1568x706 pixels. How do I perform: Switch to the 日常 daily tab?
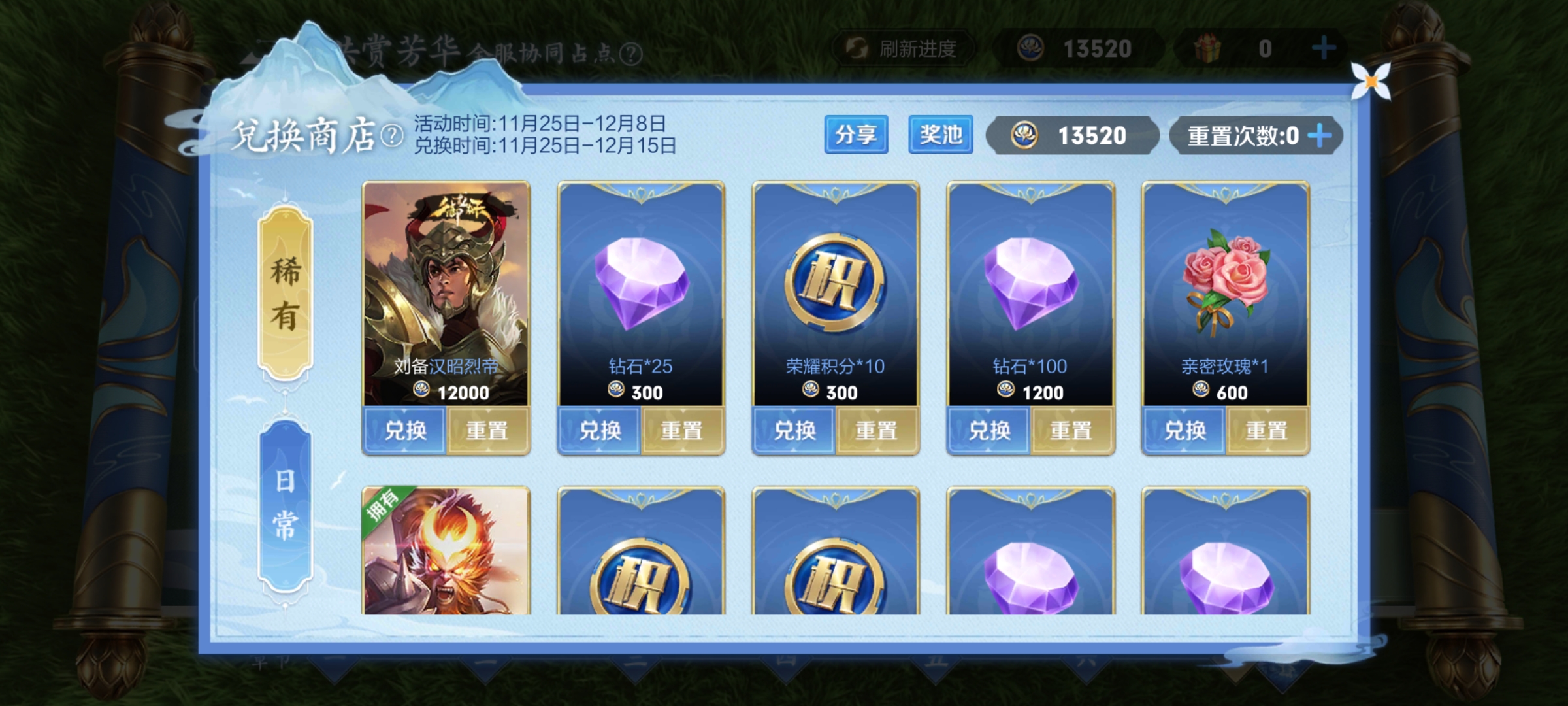(x=286, y=505)
